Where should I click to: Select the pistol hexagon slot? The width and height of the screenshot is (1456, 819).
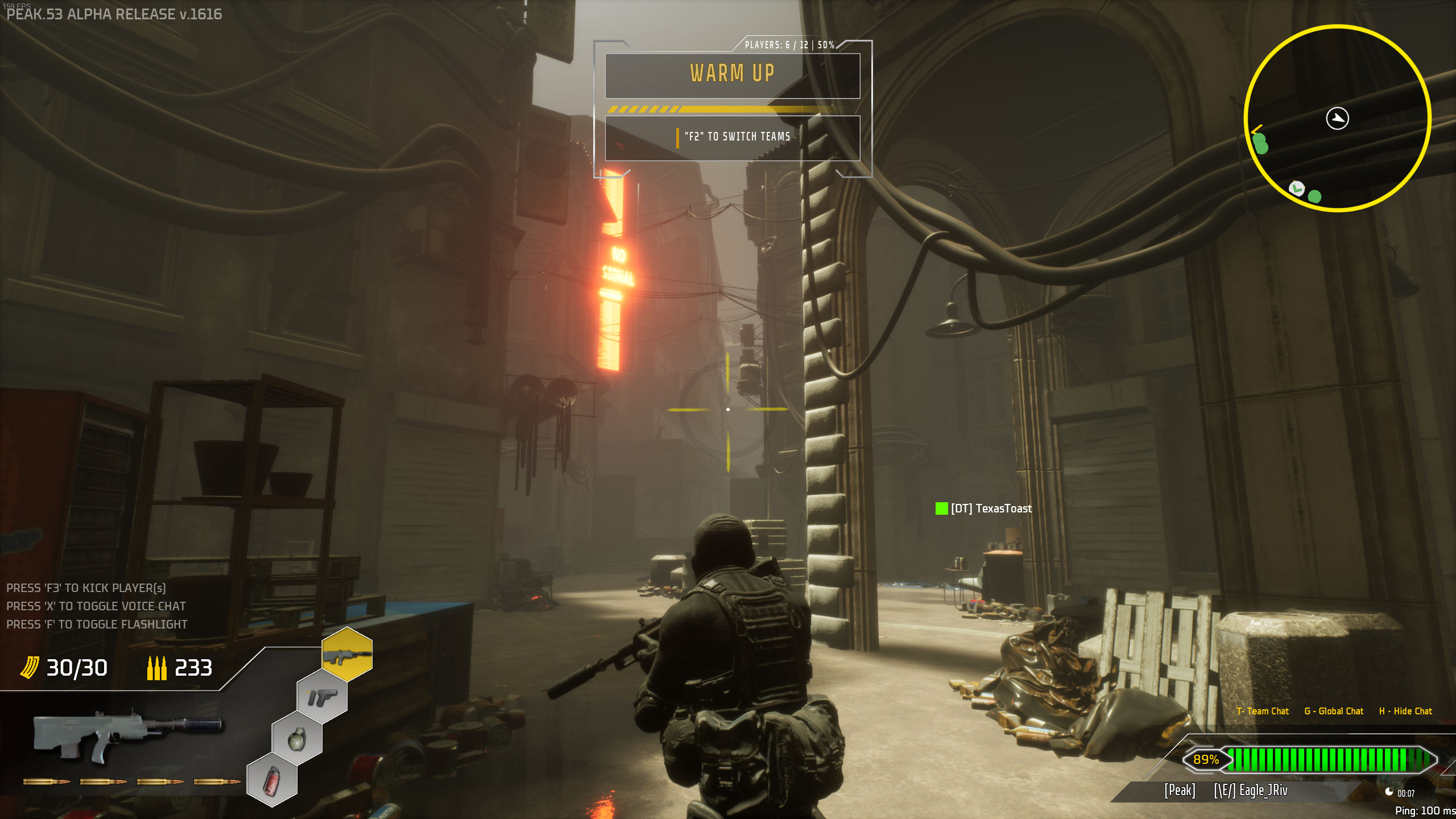(x=322, y=697)
